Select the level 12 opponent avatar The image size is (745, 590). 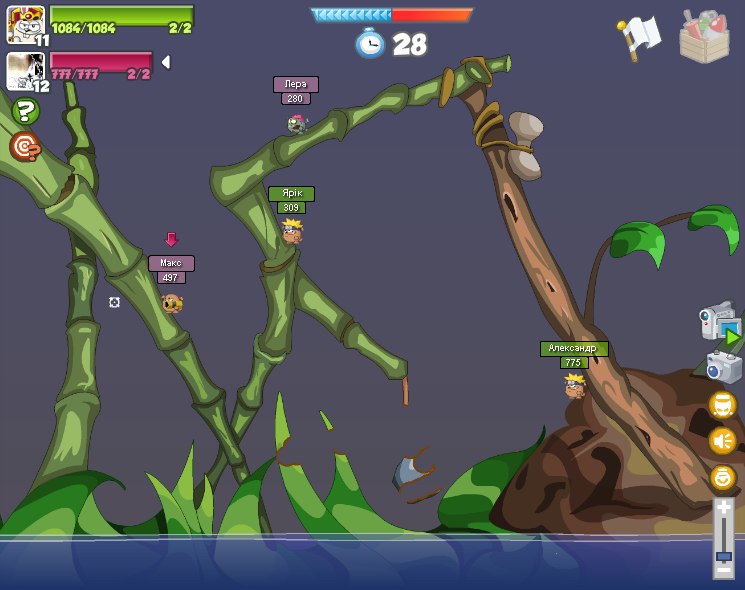[24, 71]
